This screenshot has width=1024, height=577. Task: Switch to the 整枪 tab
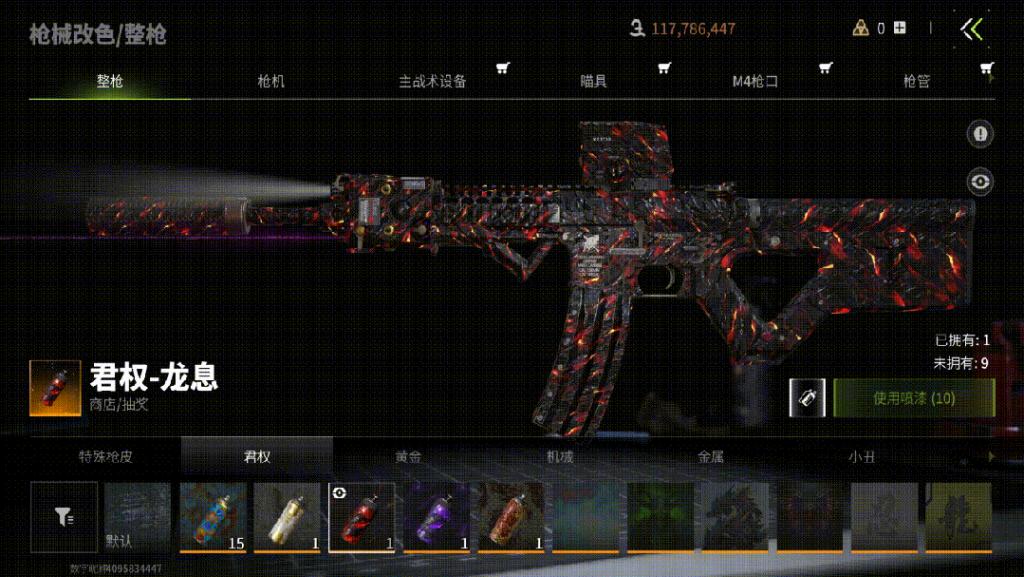pyautogui.click(x=110, y=82)
